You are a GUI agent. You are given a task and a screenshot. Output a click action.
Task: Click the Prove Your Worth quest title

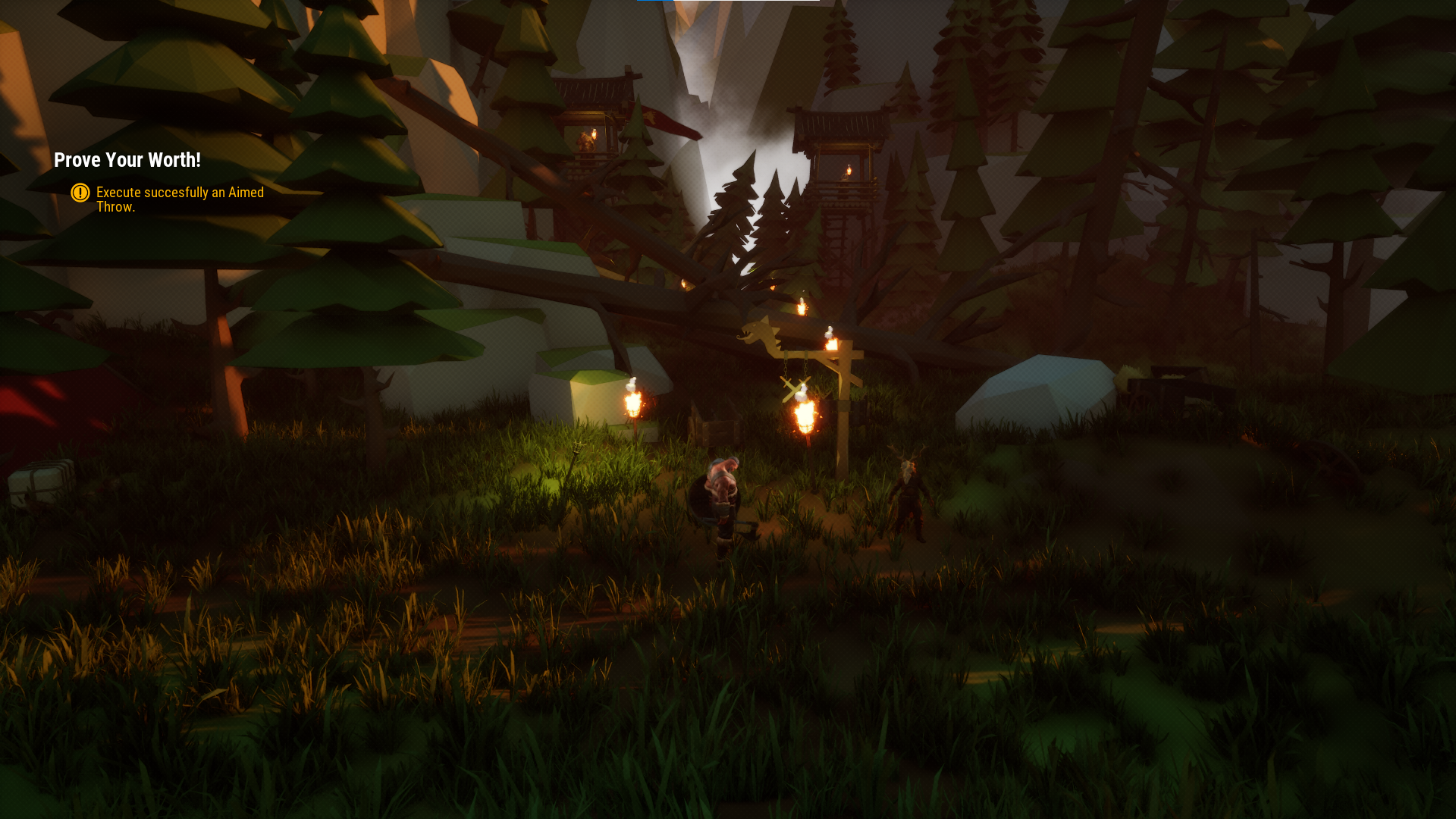pyautogui.click(x=127, y=160)
